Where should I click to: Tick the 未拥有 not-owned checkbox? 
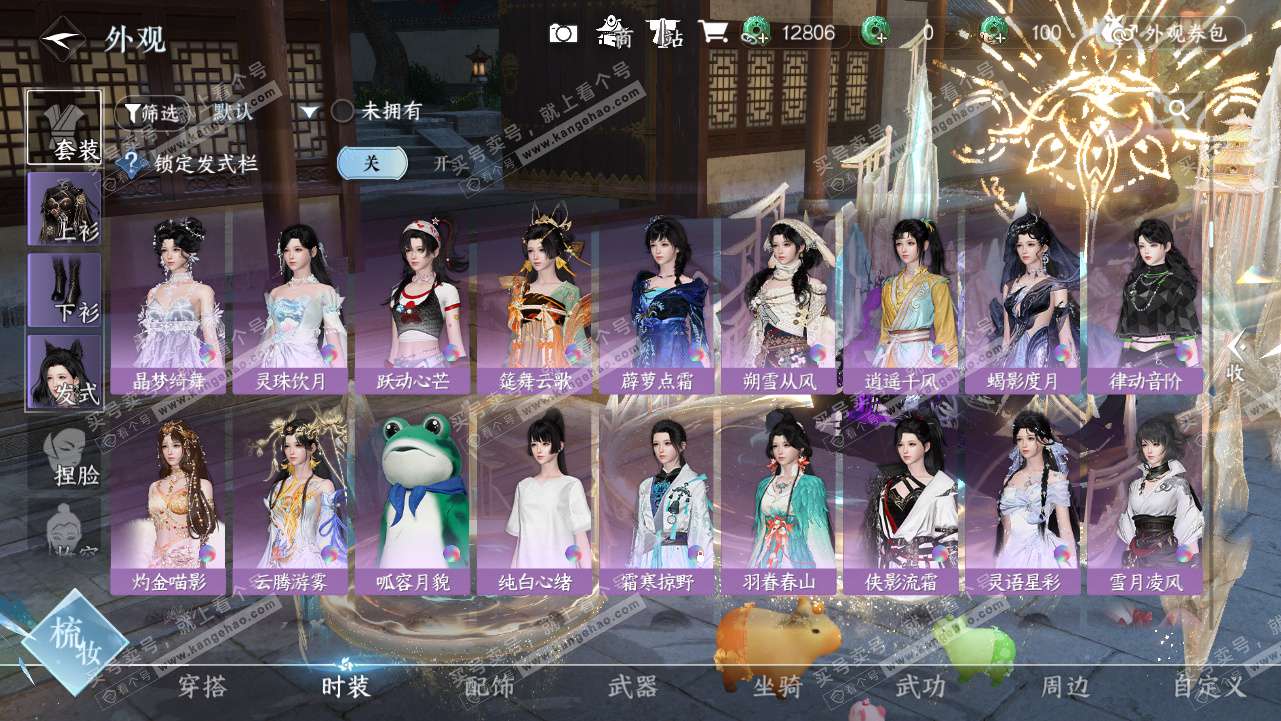click(x=343, y=111)
